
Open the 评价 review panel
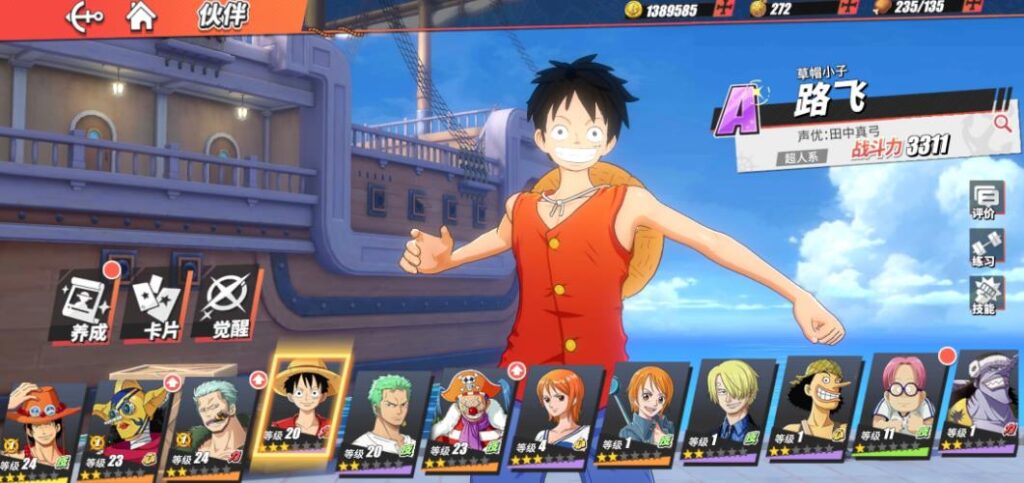pyautogui.click(x=985, y=201)
